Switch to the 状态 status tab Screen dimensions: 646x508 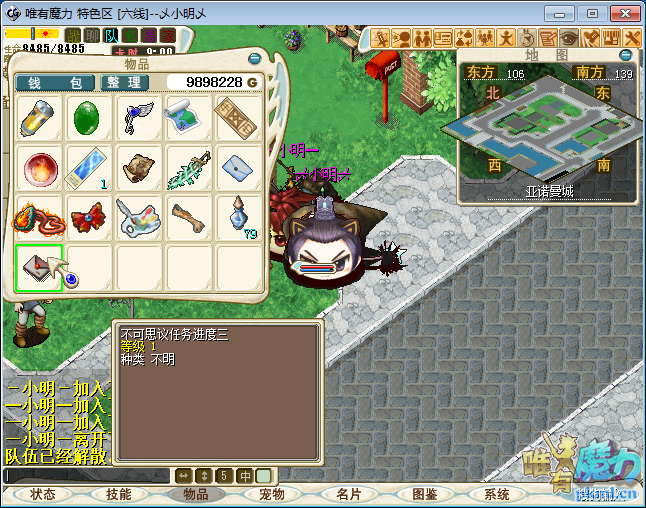tap(43, 494)
